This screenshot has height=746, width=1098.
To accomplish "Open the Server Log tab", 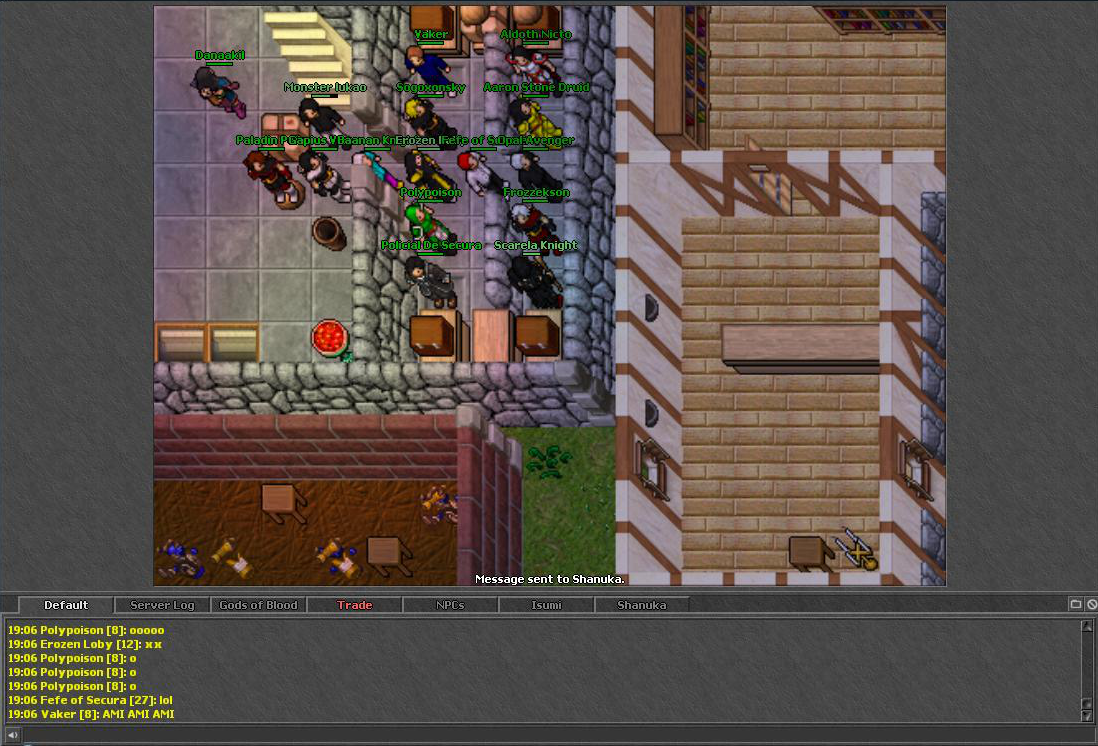I will coord(162,605).
